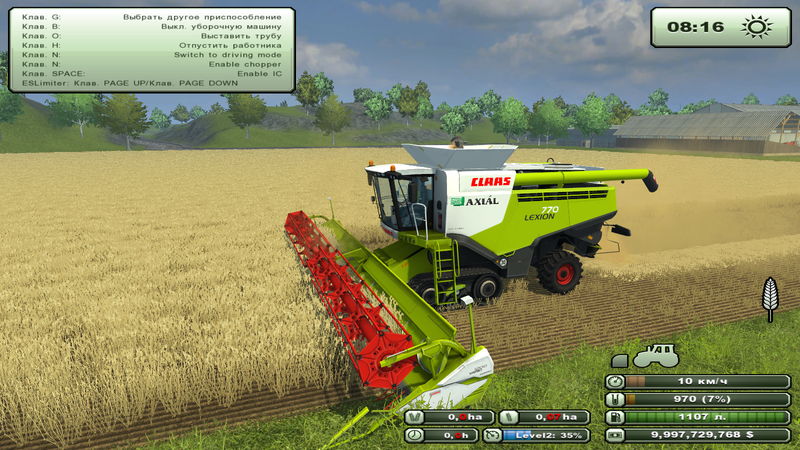Click the tractor vehicle silhouette icon
Screen dimensions: 800x450
click(x=655, y=355)
